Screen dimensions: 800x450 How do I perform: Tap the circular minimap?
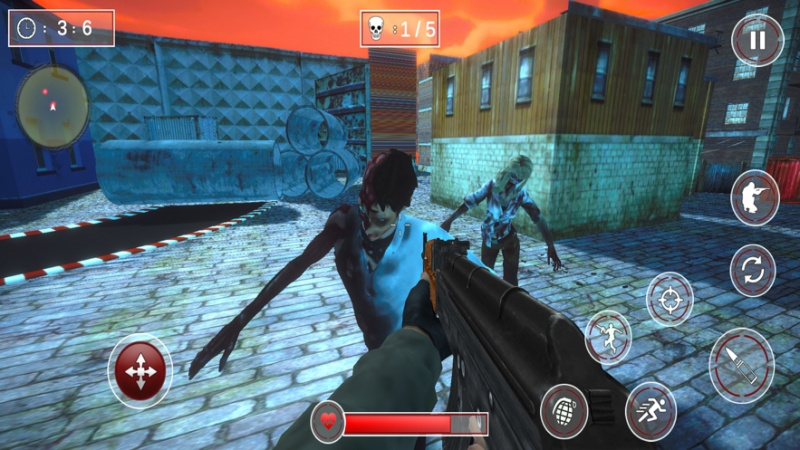click(53, 105)
